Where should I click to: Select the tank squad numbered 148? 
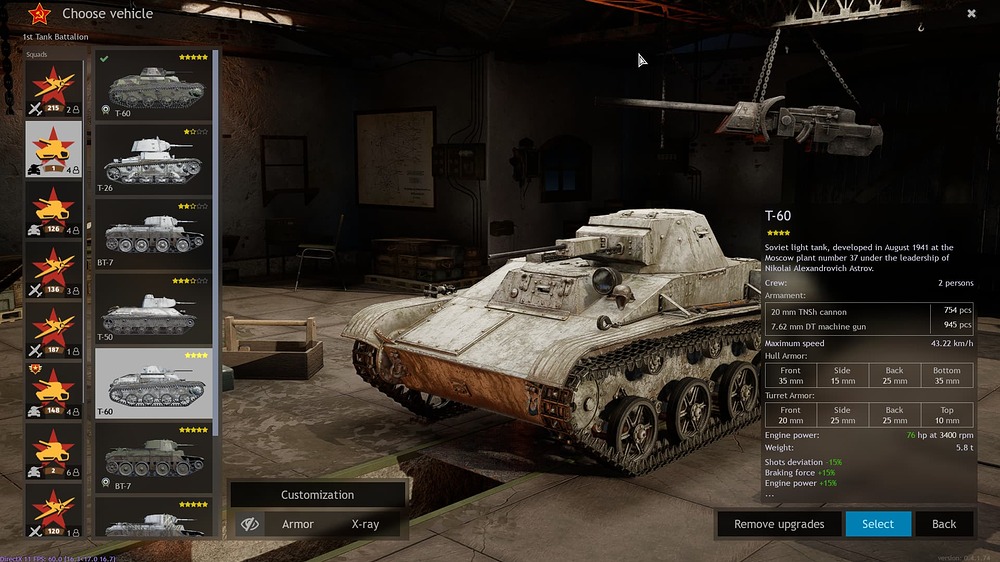click(x=54, y=391)
